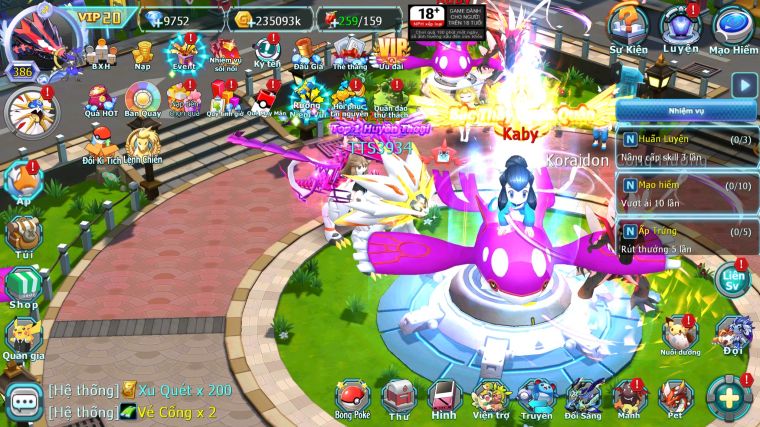Viewport: 760px width, 427px height.
Task: Collapse the Nhiệm vụ panel with the arrow
Action: click(x=742, y=85)
